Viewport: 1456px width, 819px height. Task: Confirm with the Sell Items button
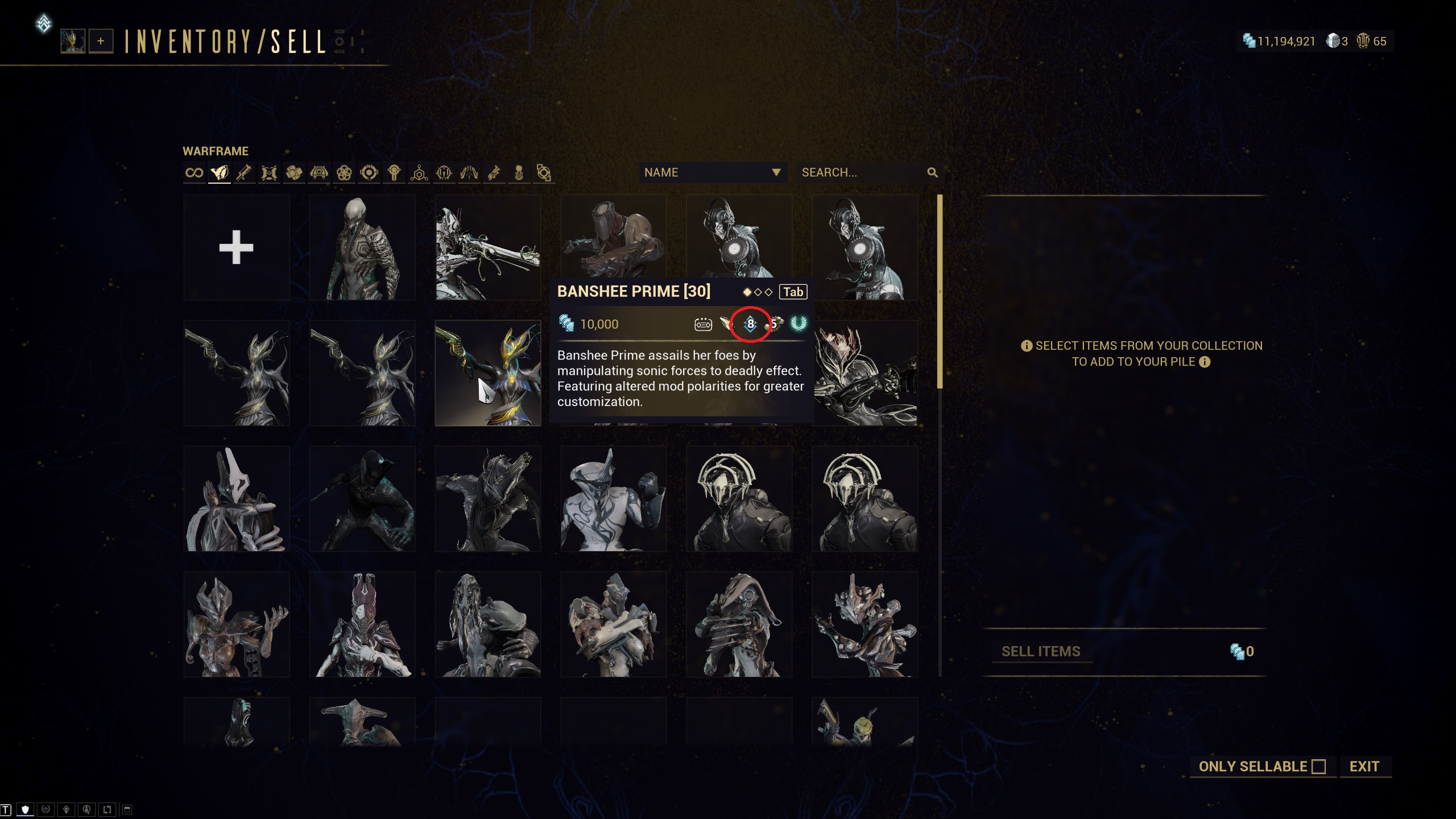(1040, 651)
